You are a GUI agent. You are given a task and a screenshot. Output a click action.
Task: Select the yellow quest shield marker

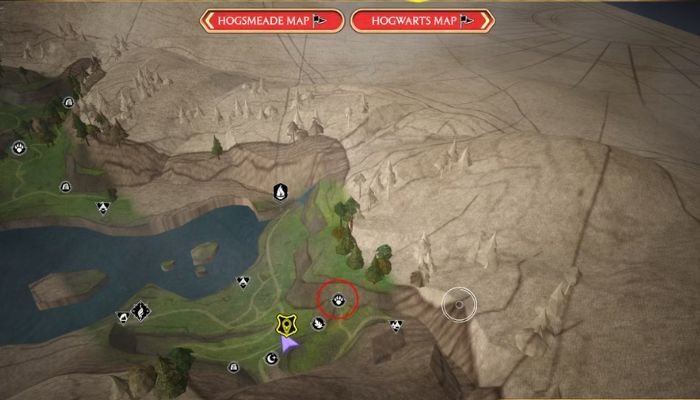(x=286, y=324)
